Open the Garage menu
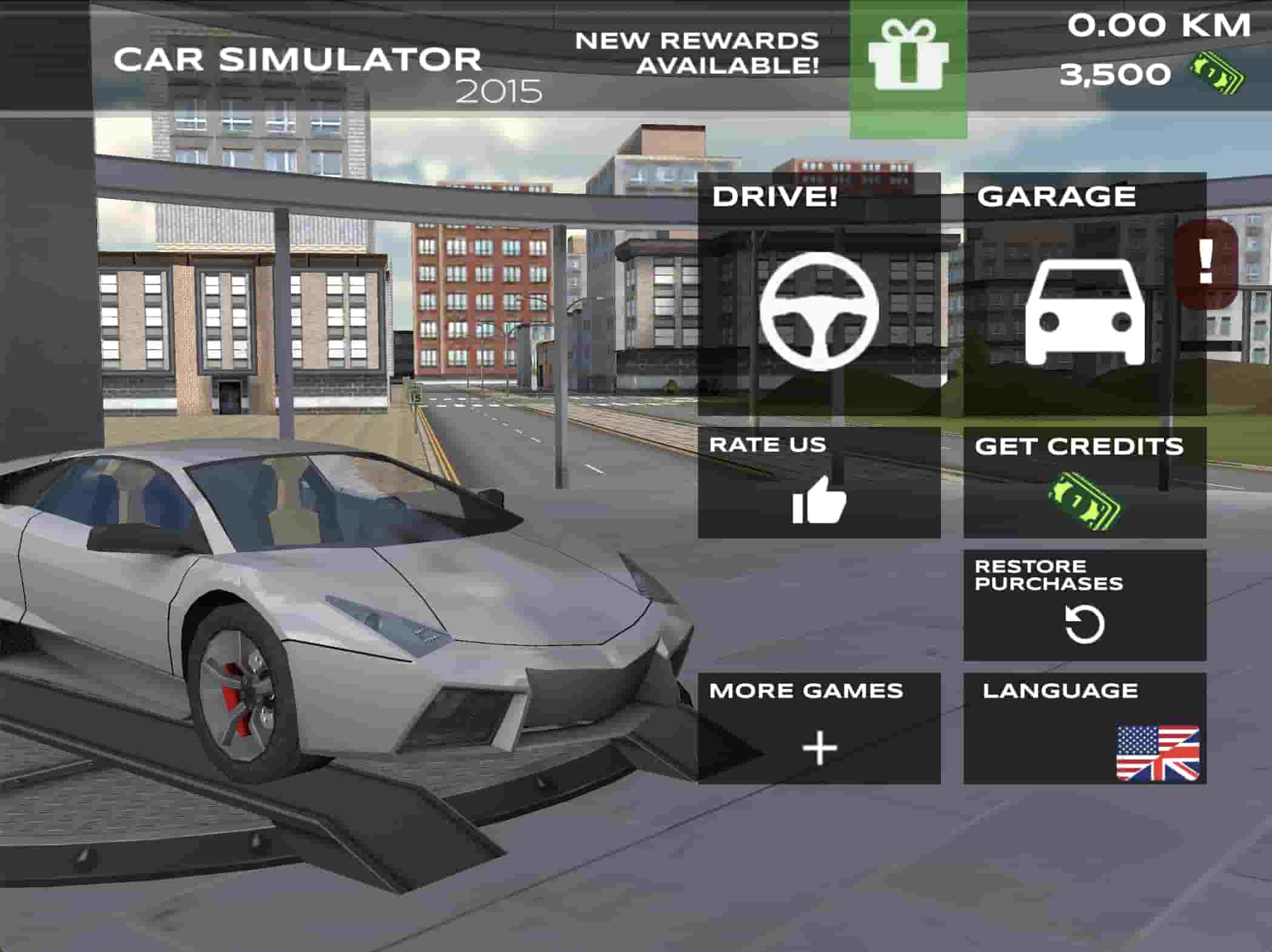The image size is (1272, 952). (x=1084, y=295)
